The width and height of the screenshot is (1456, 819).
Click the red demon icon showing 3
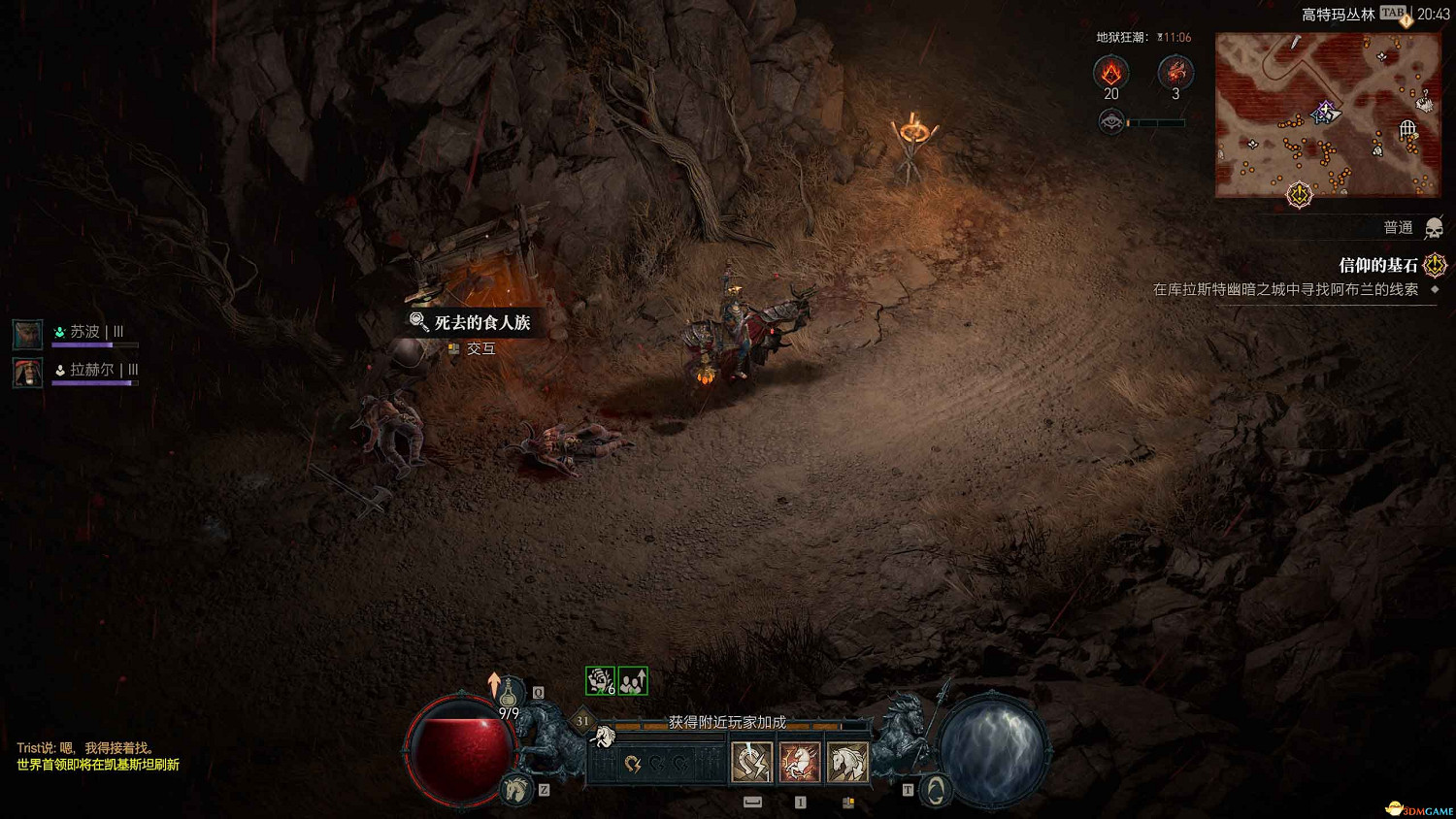tap(1175, 72)
